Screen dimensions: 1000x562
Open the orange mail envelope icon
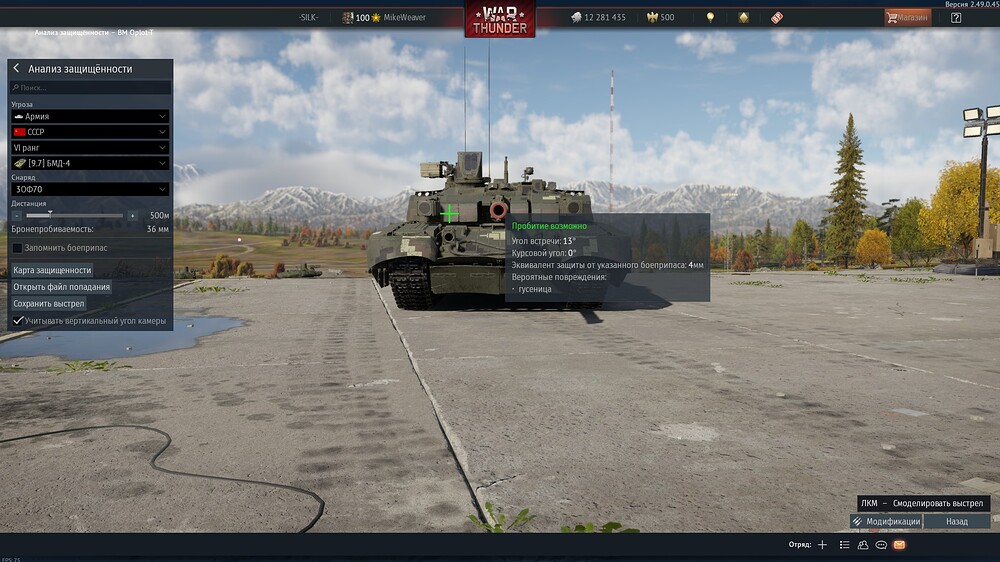tap(899, 545)
